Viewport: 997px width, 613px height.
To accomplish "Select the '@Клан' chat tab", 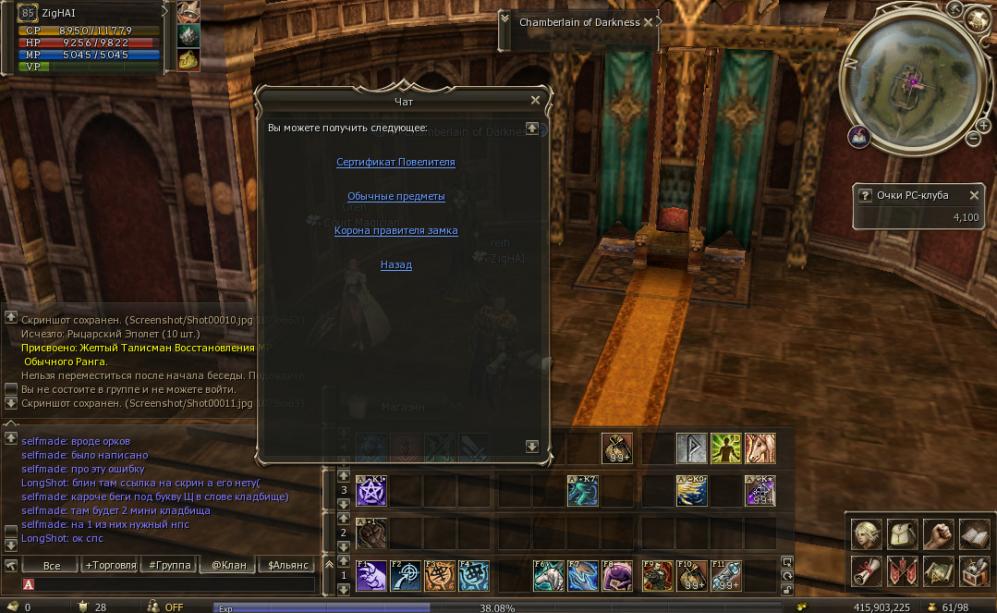I will click(x=228, y=565).
